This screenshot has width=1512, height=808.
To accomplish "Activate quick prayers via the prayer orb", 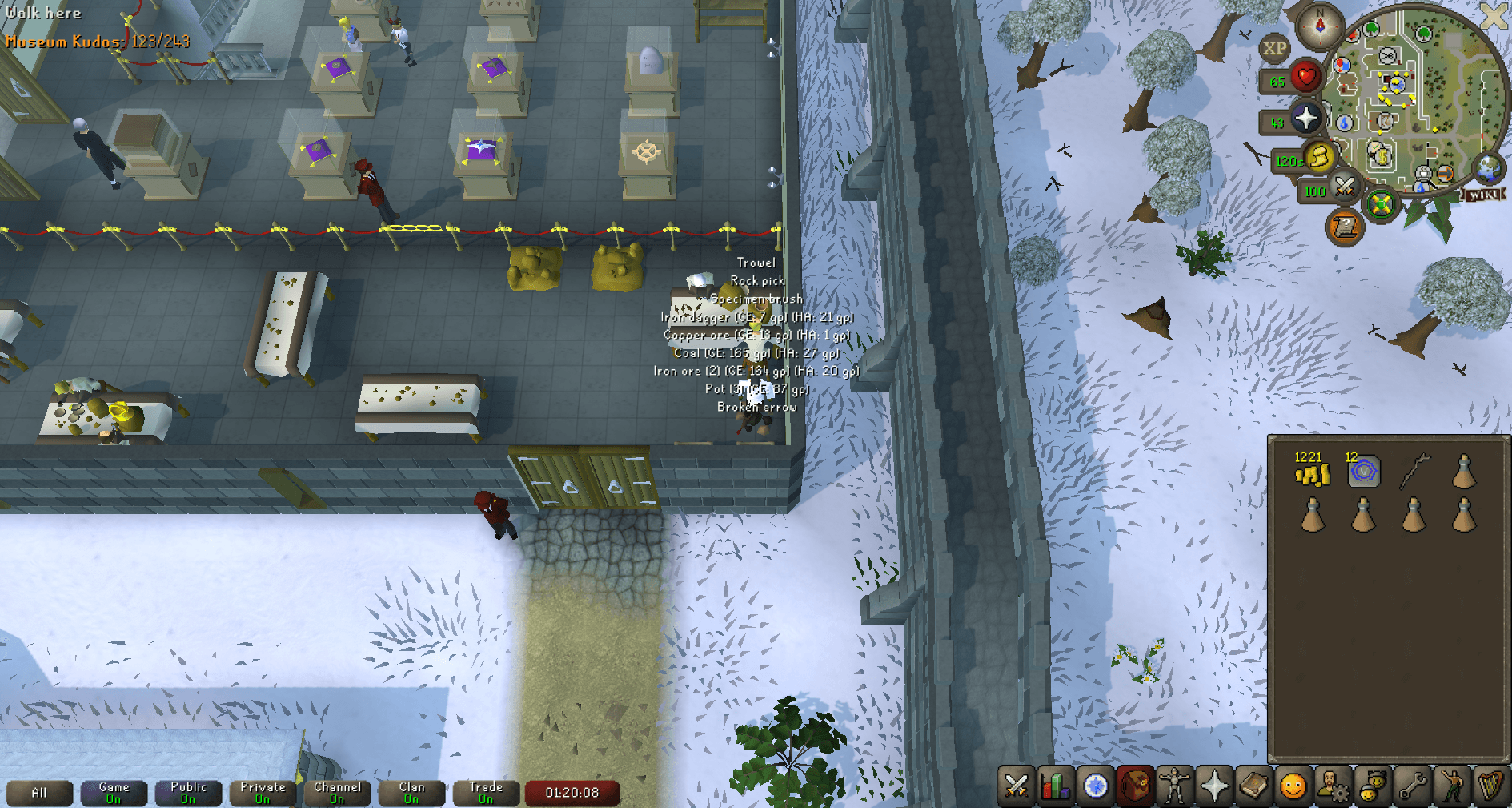I will point(1306,119).
